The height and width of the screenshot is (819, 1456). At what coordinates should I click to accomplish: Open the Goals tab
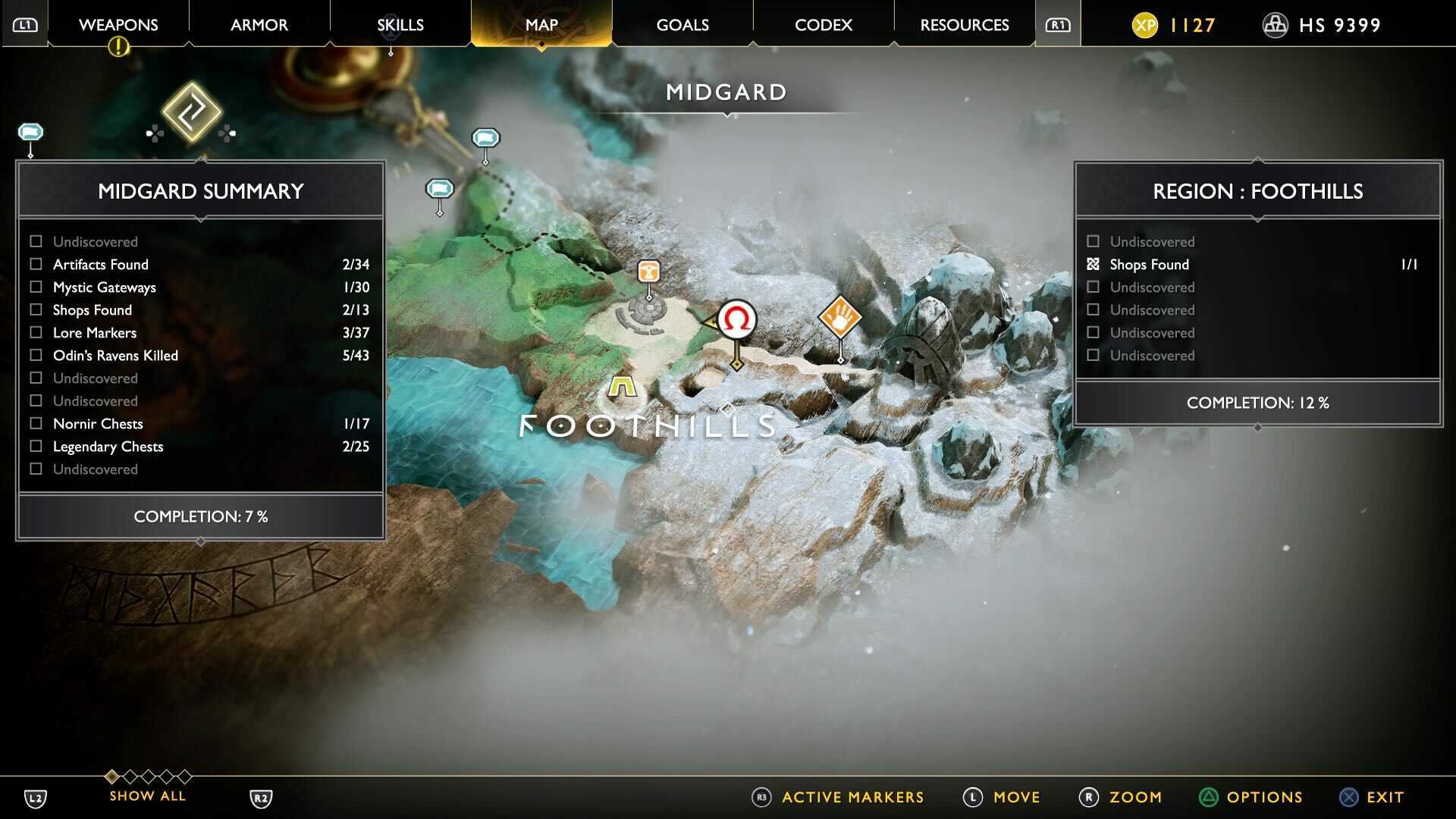[x=682, y=24]
